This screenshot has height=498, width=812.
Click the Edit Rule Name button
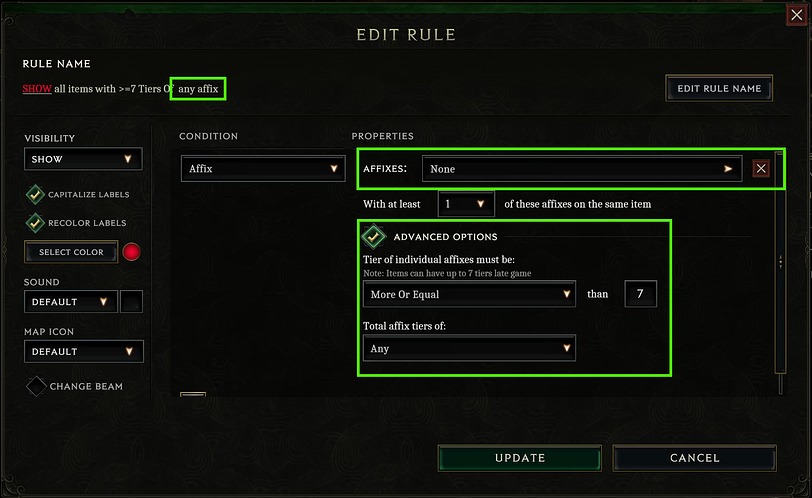click(719, 88)
